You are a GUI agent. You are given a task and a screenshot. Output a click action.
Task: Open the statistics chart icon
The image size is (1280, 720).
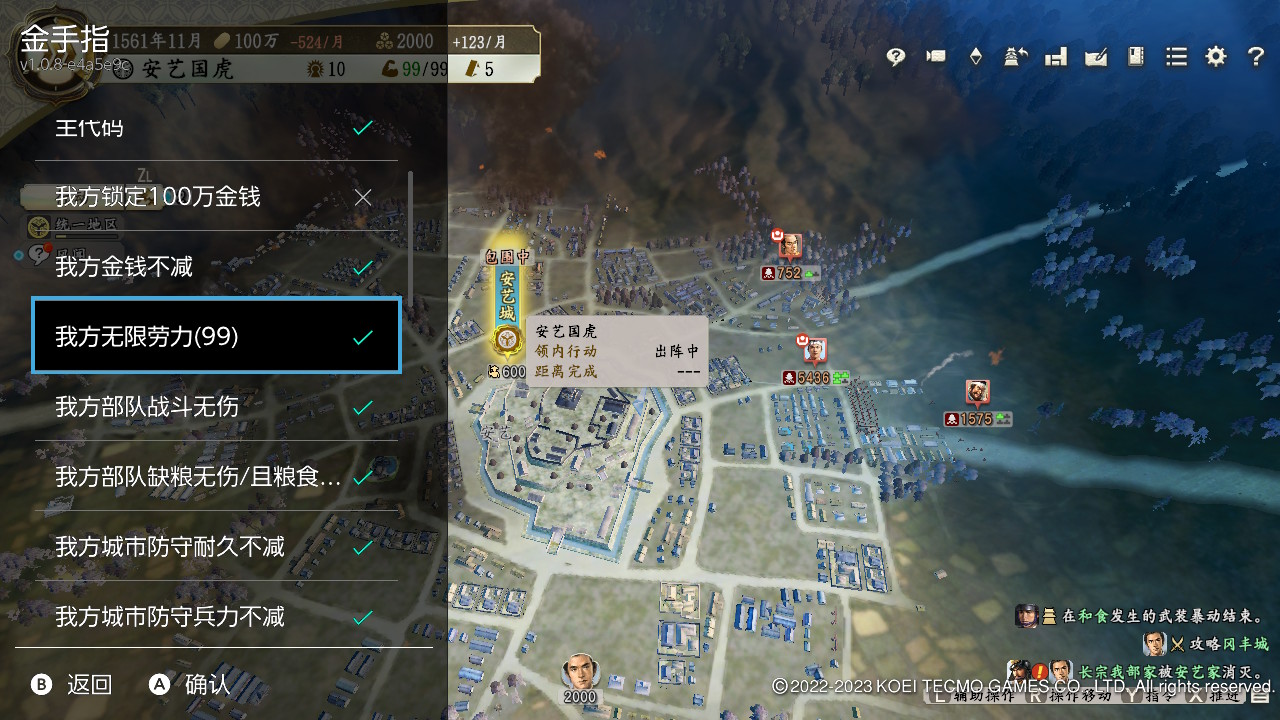(1055, 57)
